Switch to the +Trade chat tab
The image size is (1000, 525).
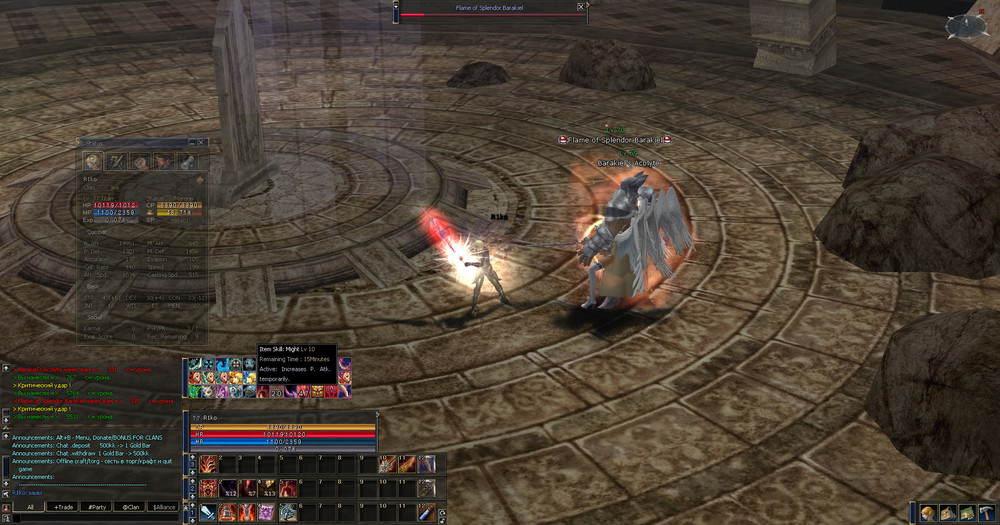pos(63,507)
